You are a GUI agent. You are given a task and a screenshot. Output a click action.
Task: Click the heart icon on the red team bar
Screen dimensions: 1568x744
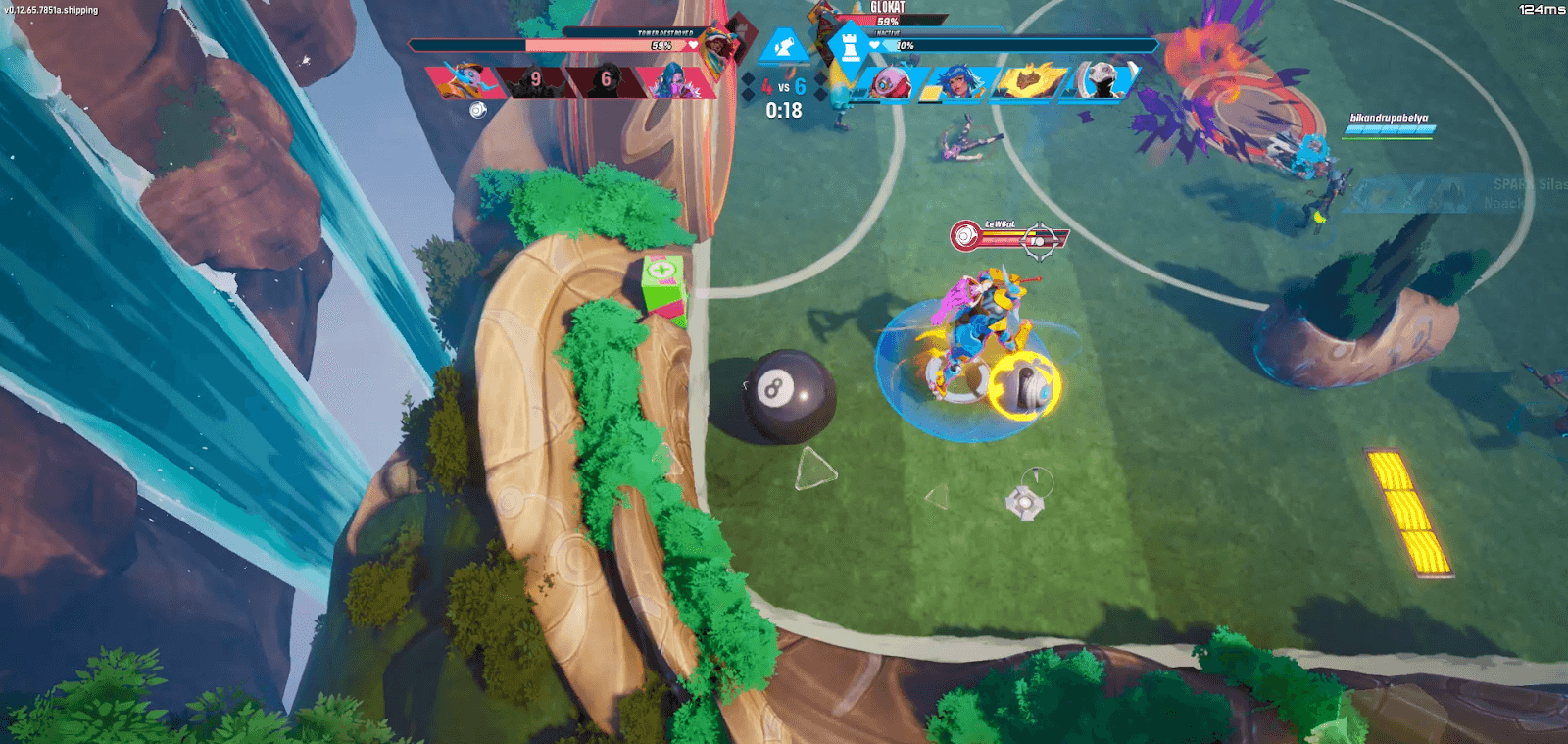pyautogui.click(x=692, y=44)
